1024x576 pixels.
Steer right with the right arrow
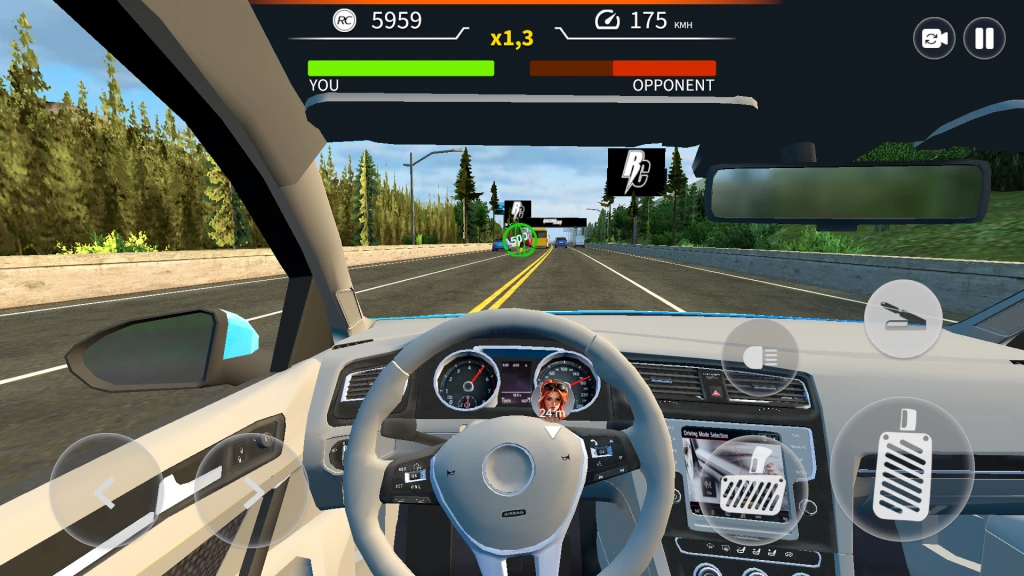tap(251, 490)
